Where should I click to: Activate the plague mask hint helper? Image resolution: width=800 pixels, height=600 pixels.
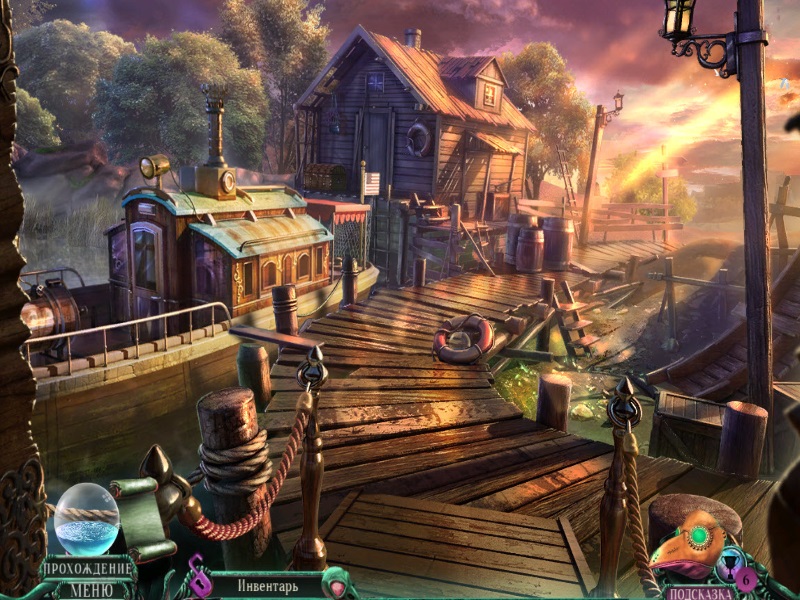[692, 545]
